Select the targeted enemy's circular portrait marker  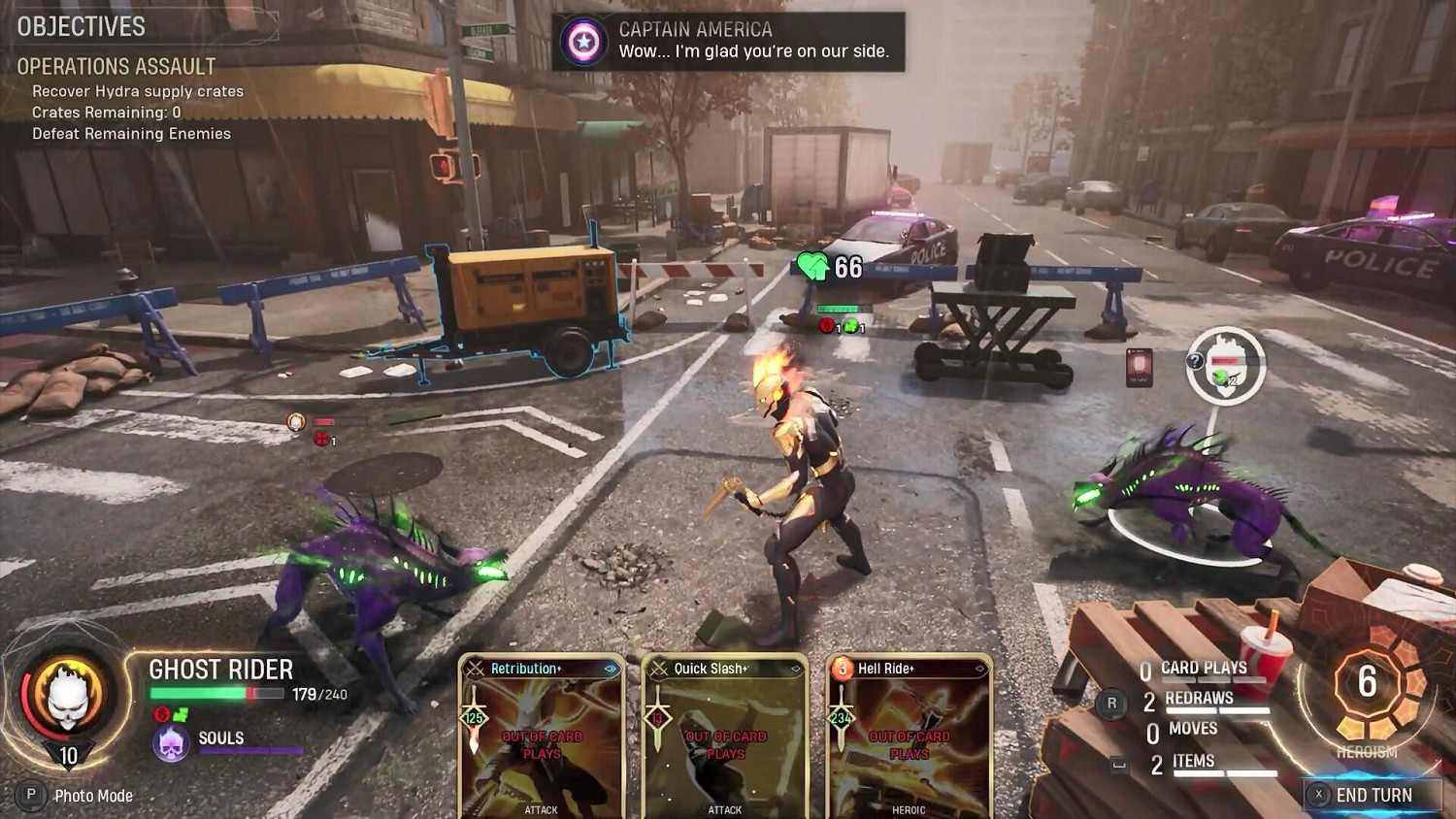[x=1226, y=366]
